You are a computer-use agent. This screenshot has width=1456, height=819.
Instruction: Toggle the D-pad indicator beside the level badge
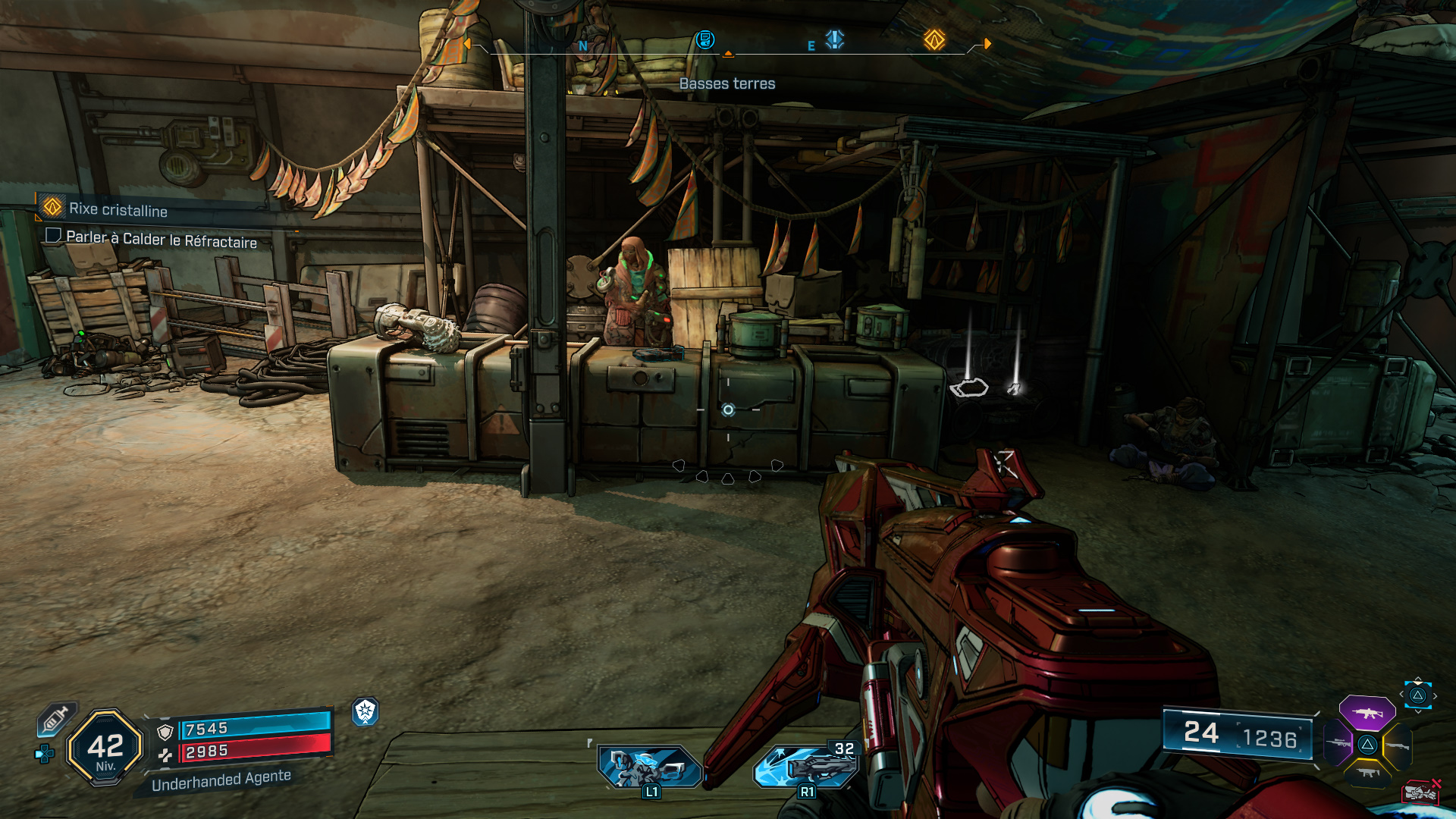pyautogui.click(x=44, y=752)
